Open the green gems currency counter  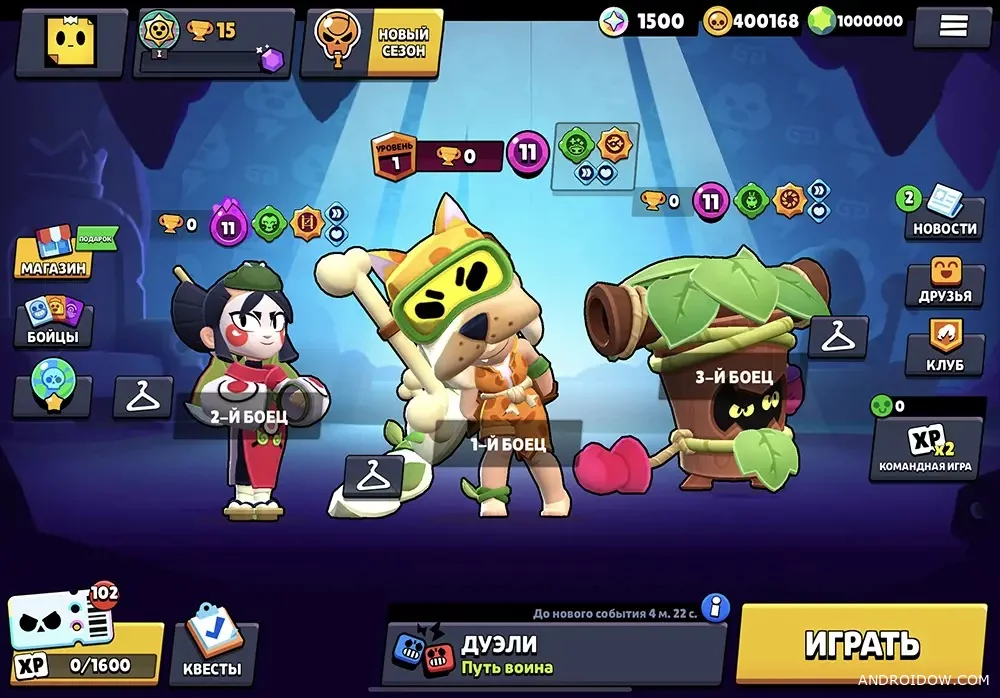pyautogui.click(x=856, y=21)
